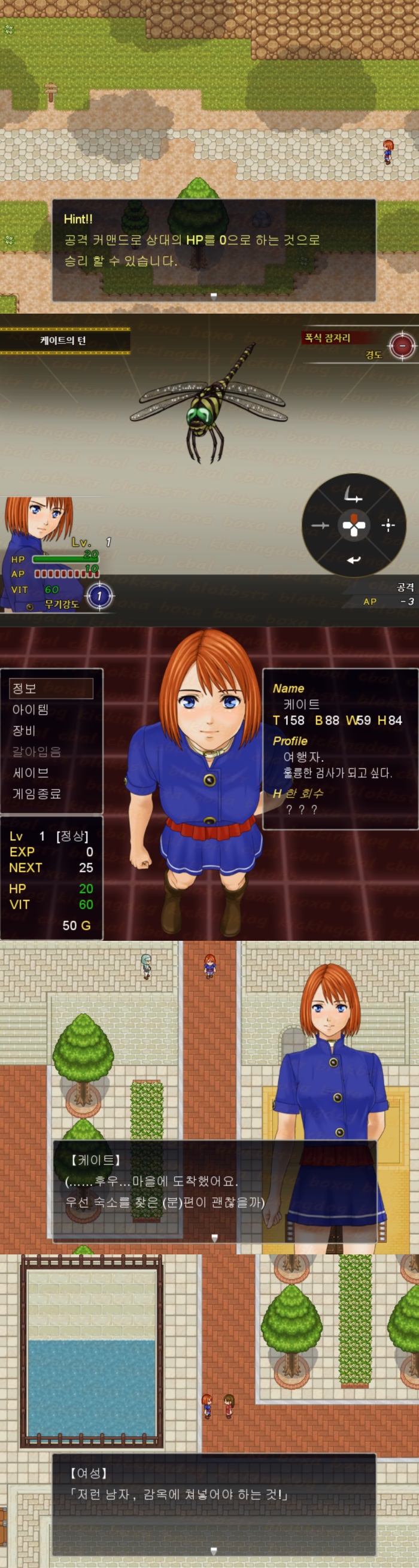Screen dimensions: 419x1568
Task: Continue the 케이트 dialogue via its arrow
Action: coord(214,1238)
